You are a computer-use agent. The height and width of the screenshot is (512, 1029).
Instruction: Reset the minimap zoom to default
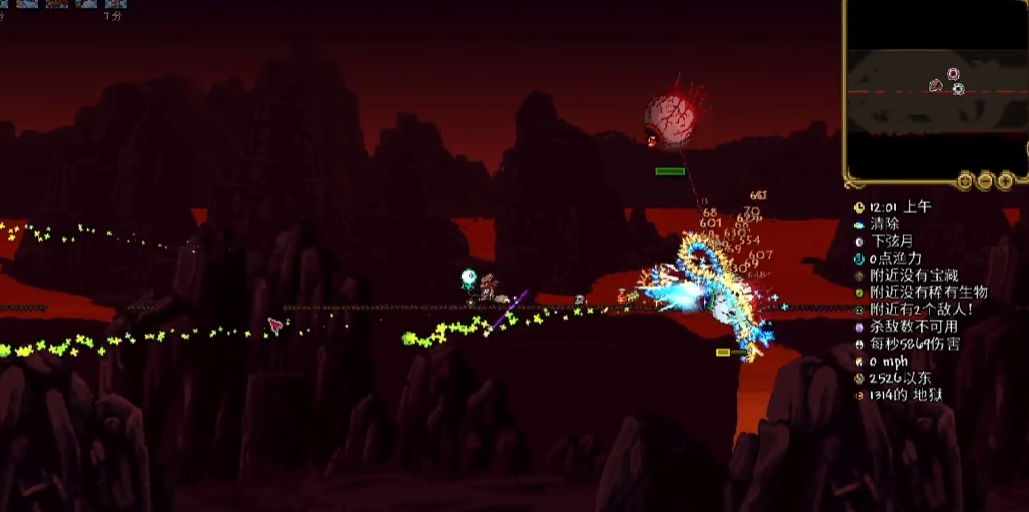pyautogui.click(x=965, y=181)
